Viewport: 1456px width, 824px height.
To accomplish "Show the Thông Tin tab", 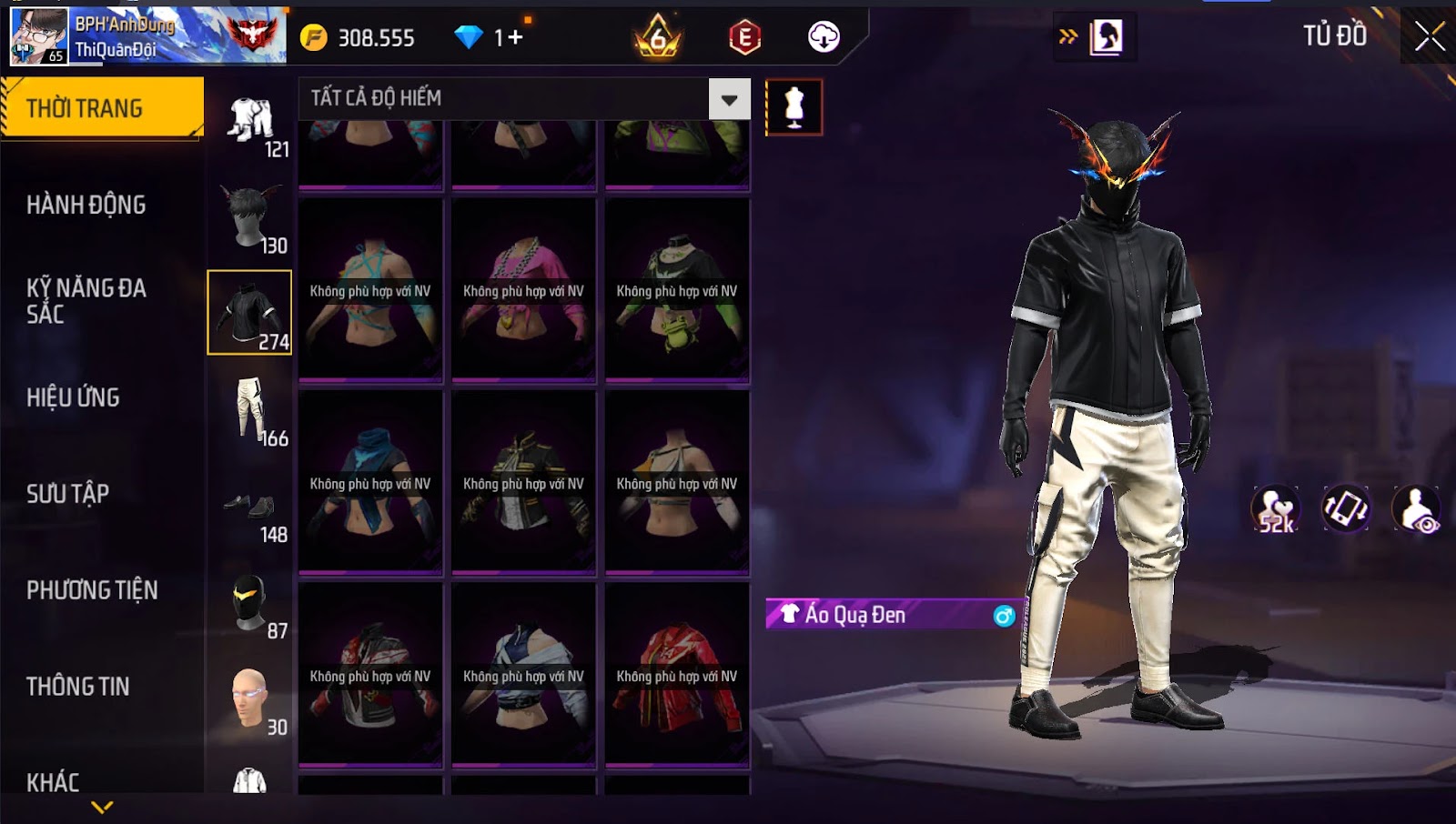I will 78,687.
